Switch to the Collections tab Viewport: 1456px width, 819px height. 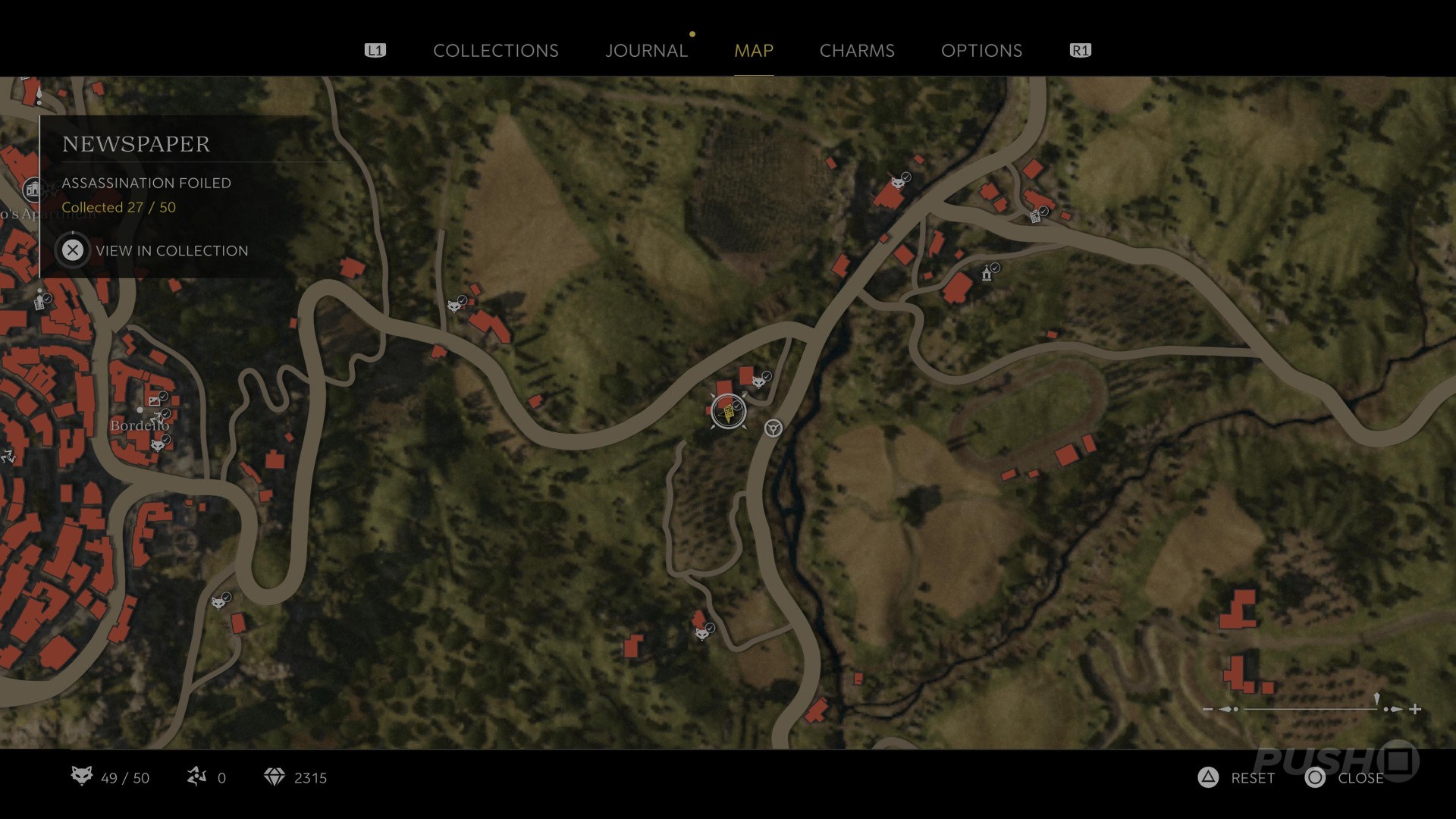495,51
